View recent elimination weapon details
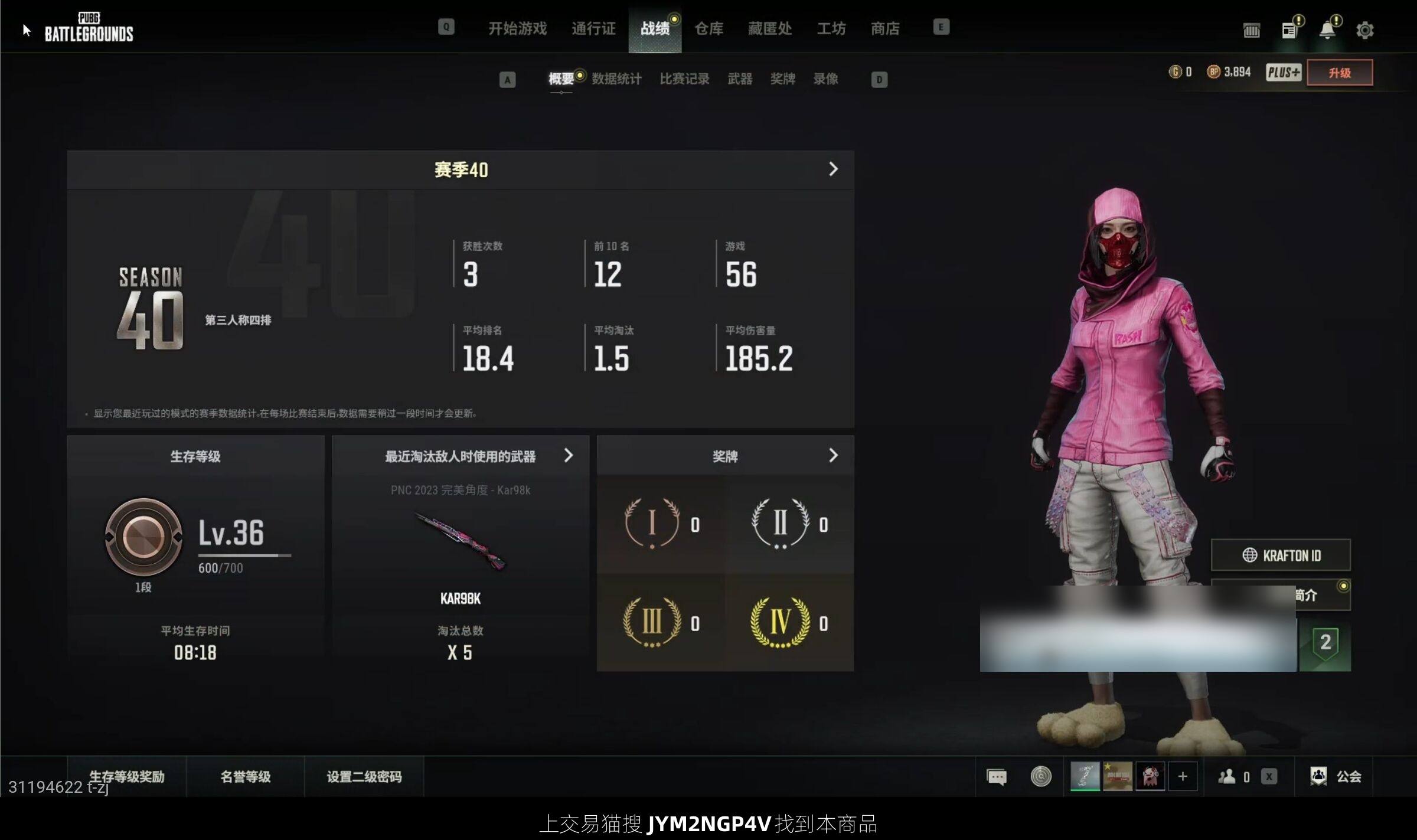 568,456
